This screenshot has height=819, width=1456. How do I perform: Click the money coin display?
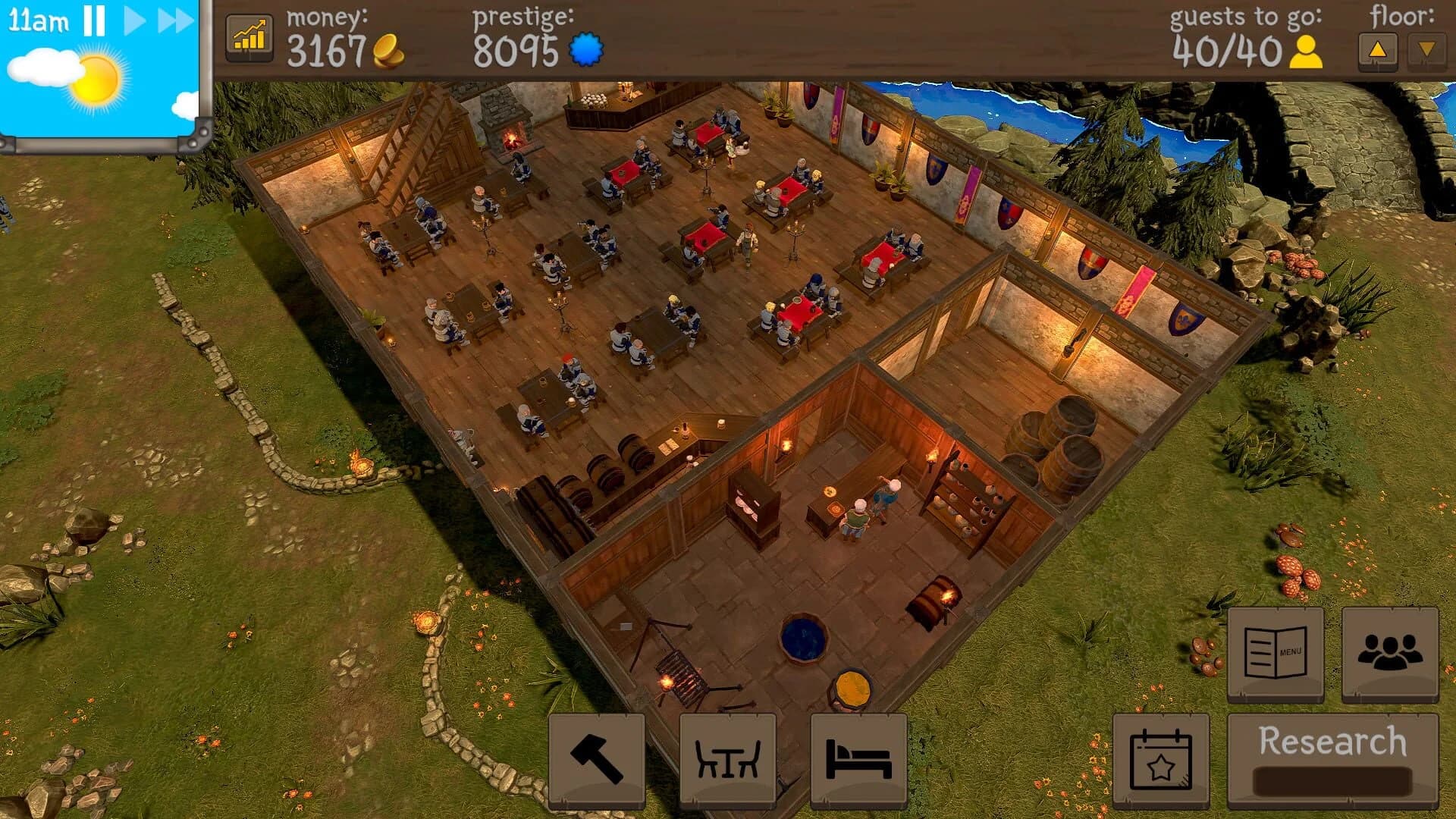(x=388, y=48)
